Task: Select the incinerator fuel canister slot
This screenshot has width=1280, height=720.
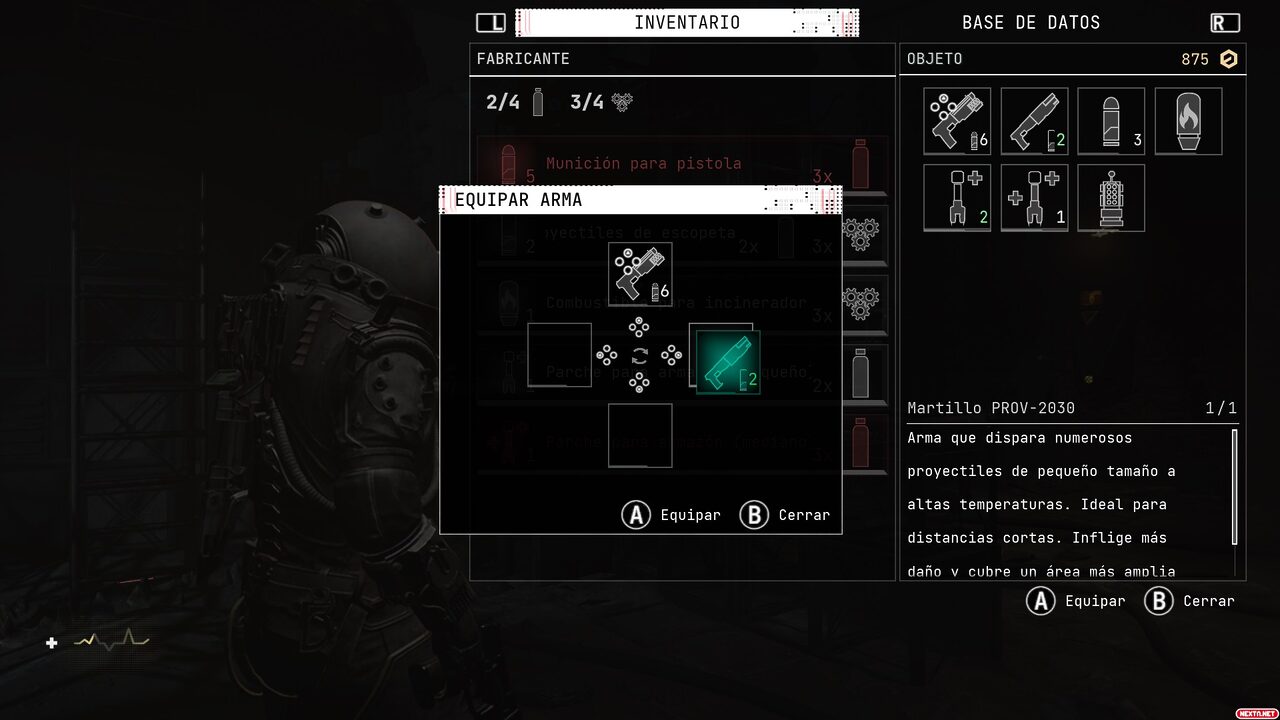Action: pyautogui.click(x=1188, y=121)
